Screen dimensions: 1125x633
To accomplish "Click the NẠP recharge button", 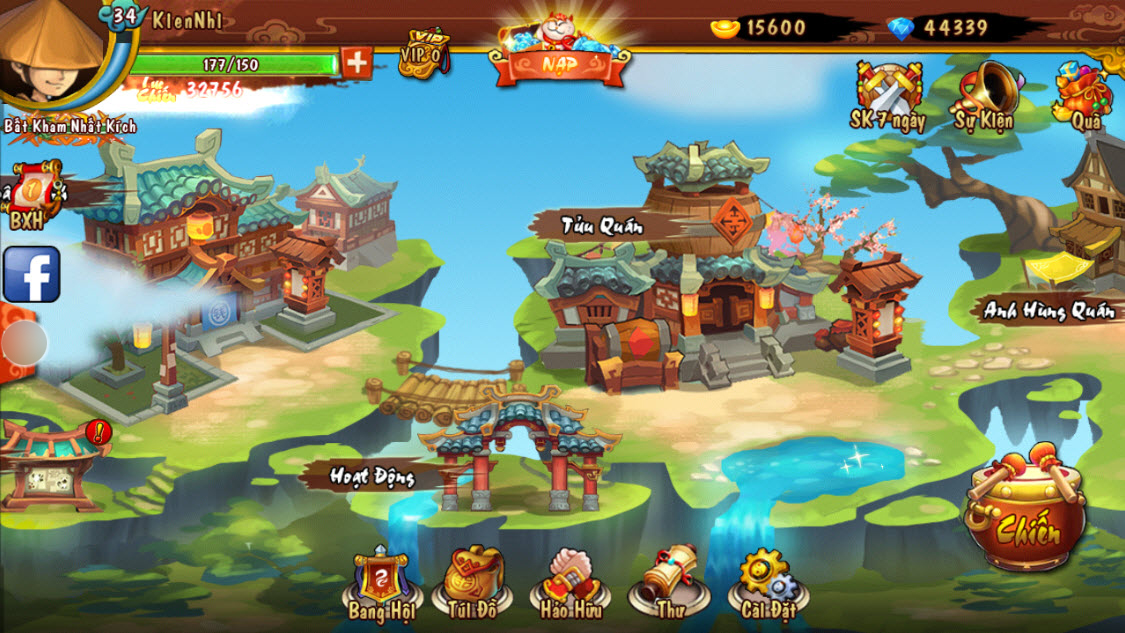I will click(x=559, y=56).
